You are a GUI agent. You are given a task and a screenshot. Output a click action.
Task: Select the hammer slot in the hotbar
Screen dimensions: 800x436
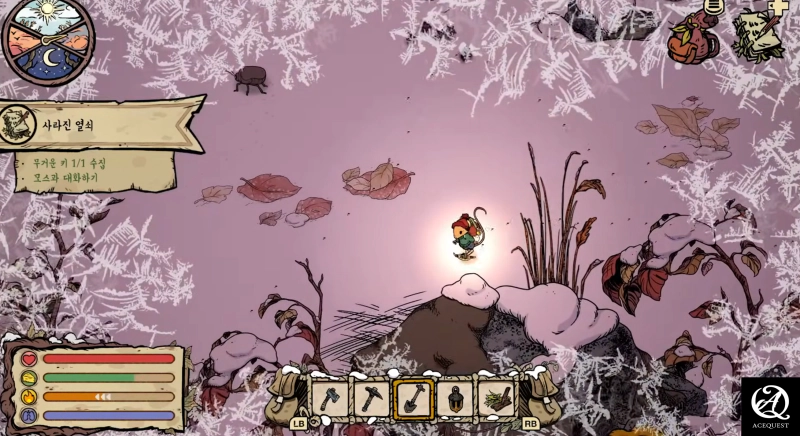(x=371, y=398)
